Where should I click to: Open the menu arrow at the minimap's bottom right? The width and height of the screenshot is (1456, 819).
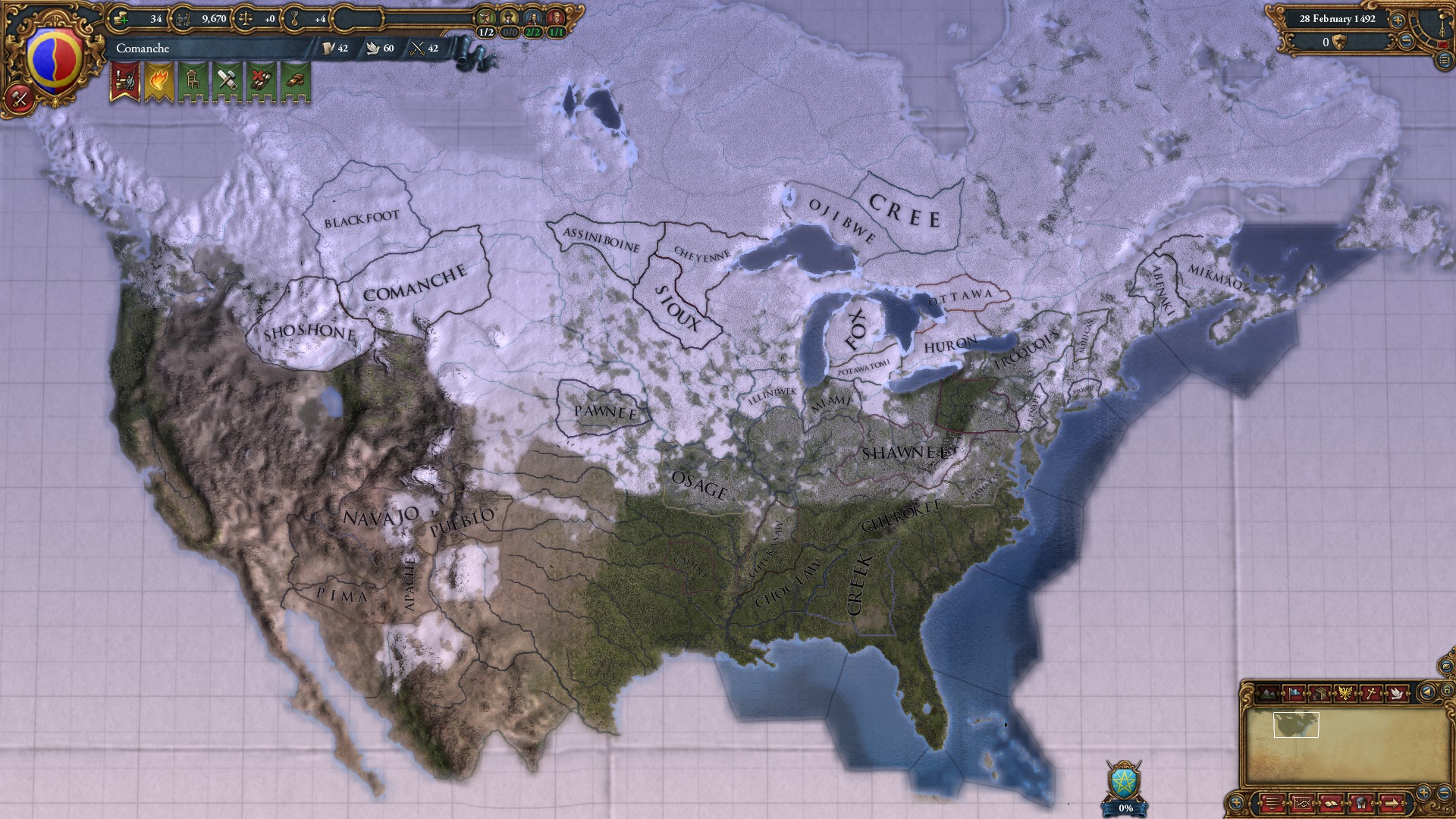[x=1392, y=804]
